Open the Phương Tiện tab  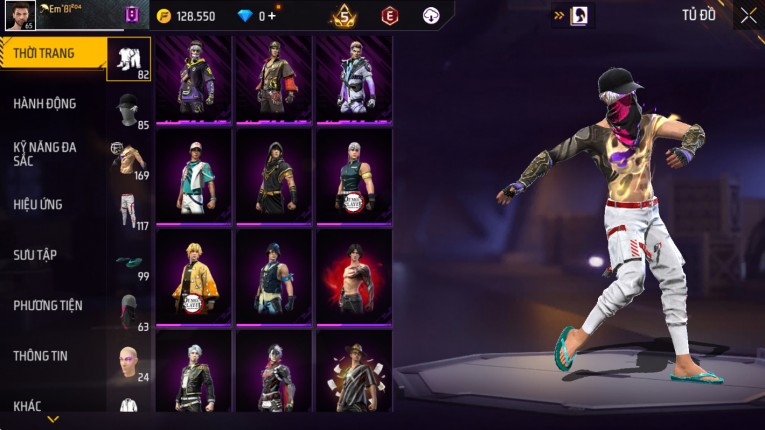tap(48, 305)
